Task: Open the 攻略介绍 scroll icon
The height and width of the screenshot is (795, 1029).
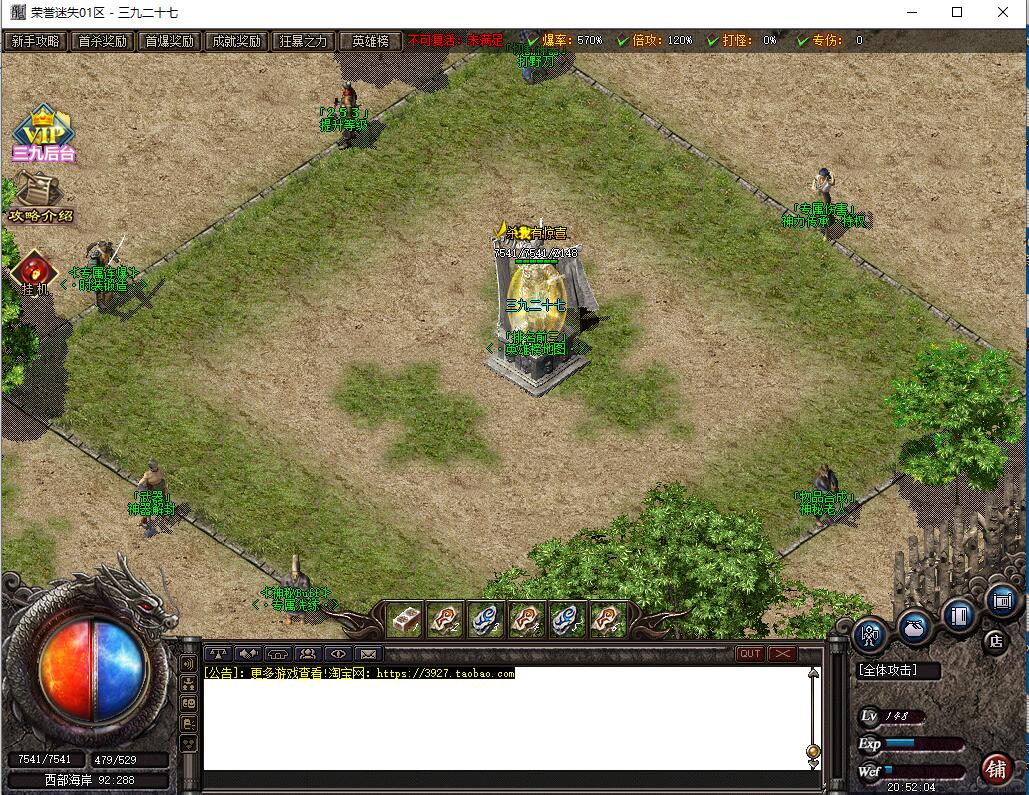Action: pyautogui.click(x=40, y=197)
